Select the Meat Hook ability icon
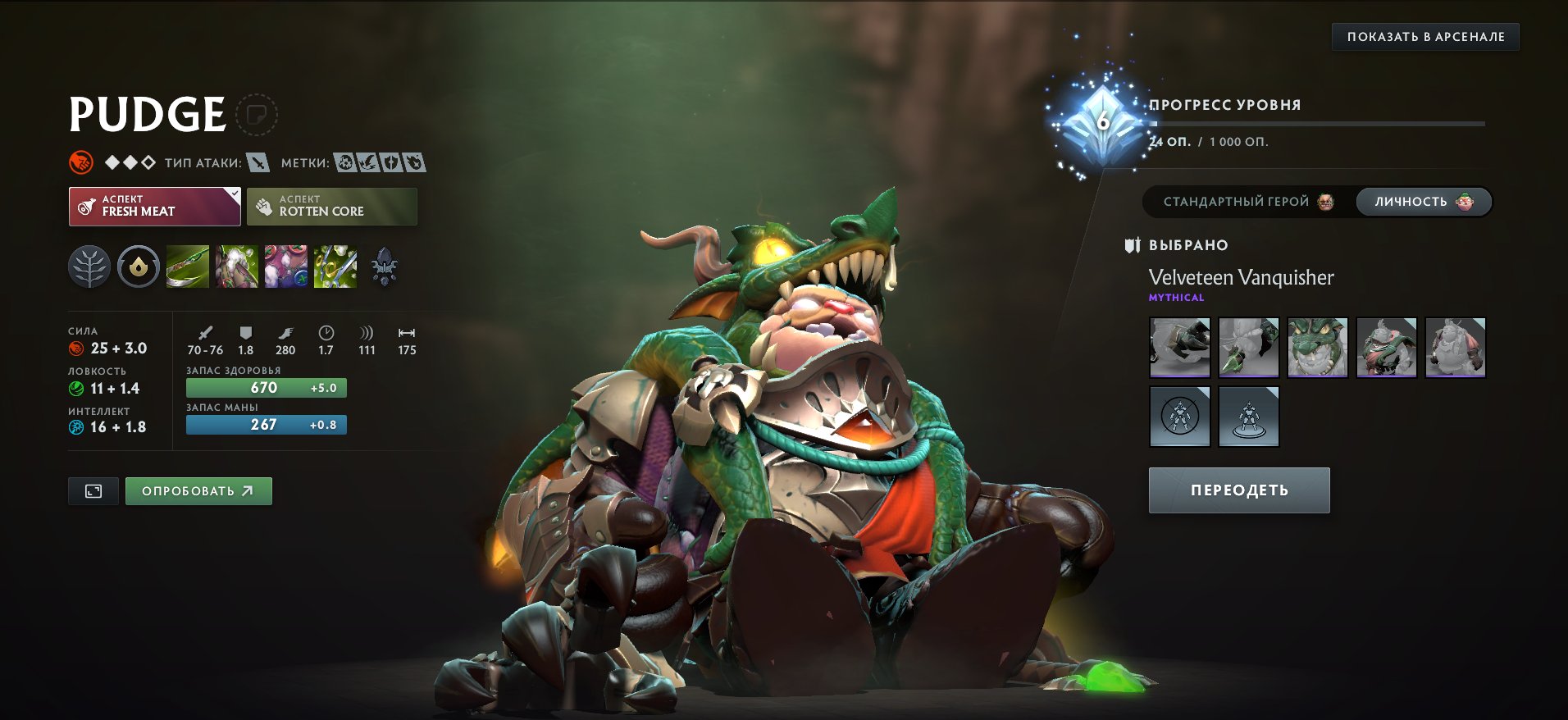 [188, 266]
